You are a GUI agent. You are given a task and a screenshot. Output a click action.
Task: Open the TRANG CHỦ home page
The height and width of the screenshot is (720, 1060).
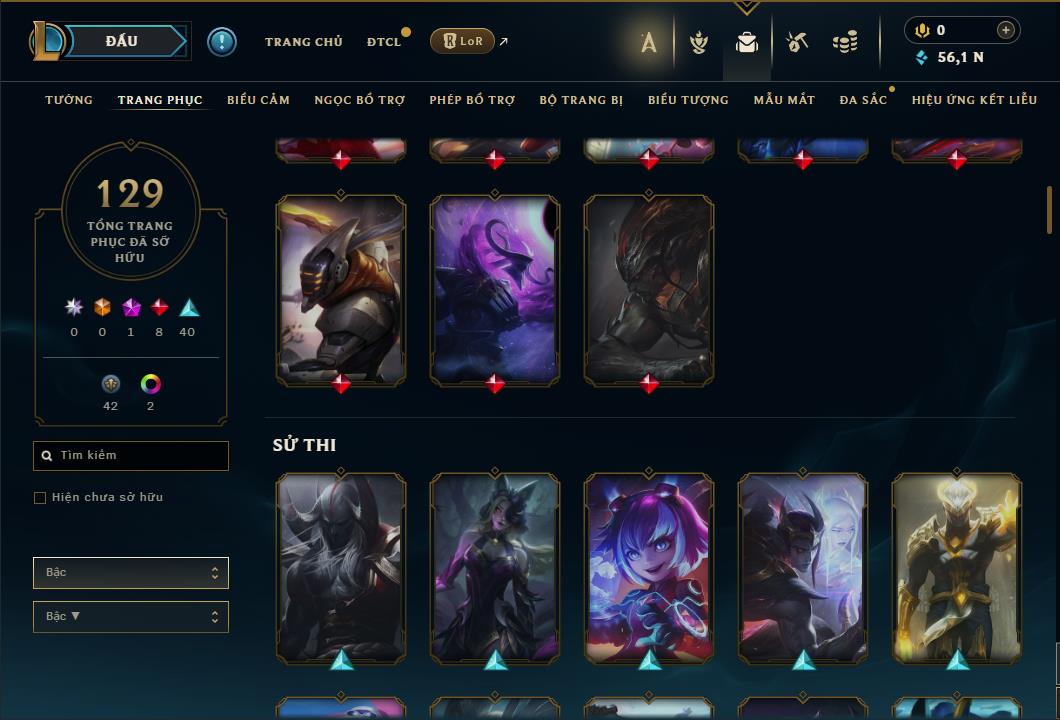pos(303,42)
